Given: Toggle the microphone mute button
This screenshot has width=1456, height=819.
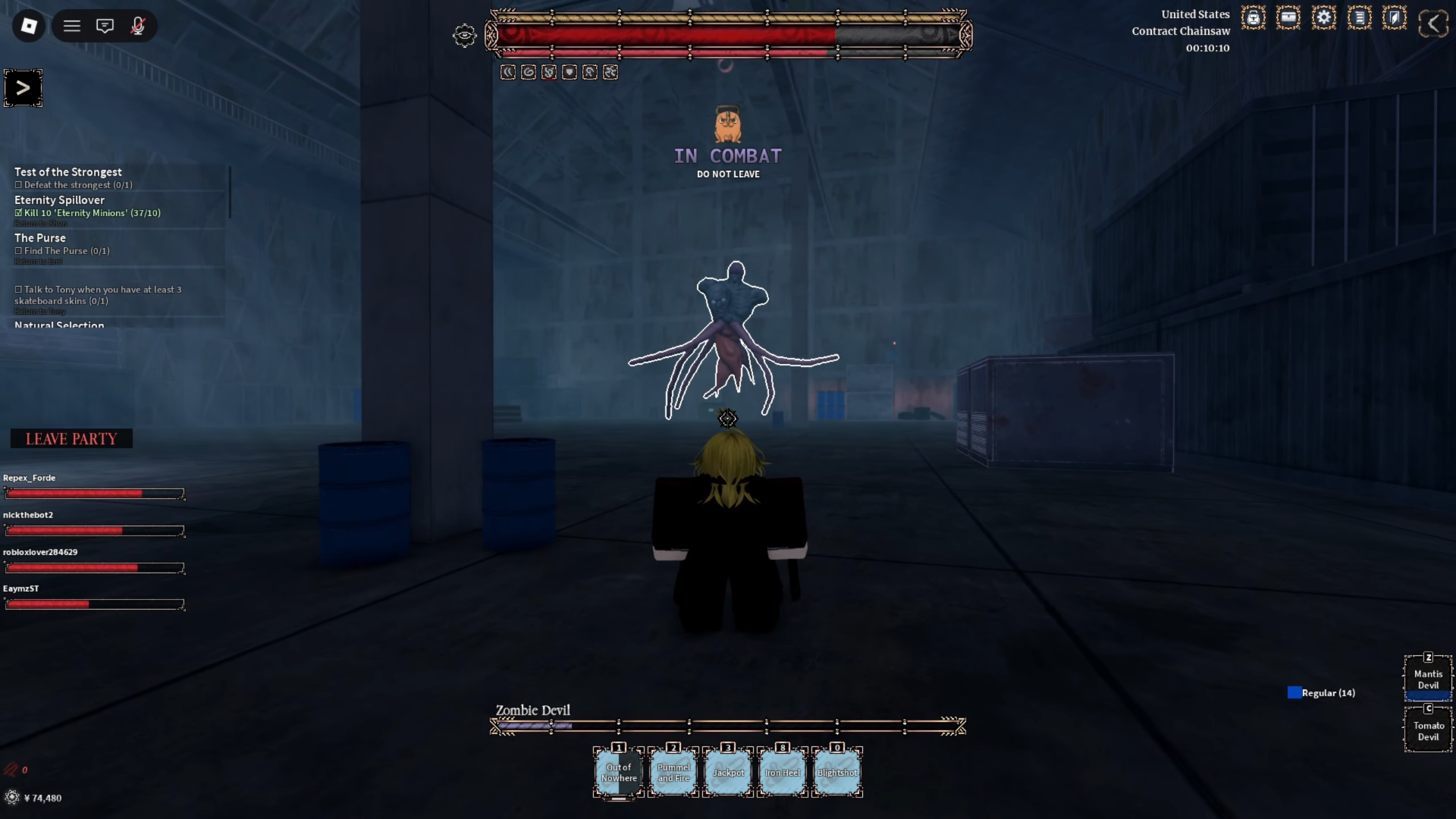Looking at the screenshot, I should point(138,25).
